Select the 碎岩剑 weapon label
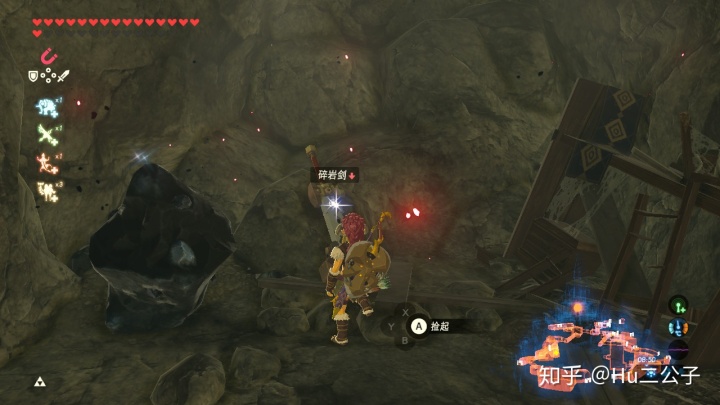 coord(332,175)
